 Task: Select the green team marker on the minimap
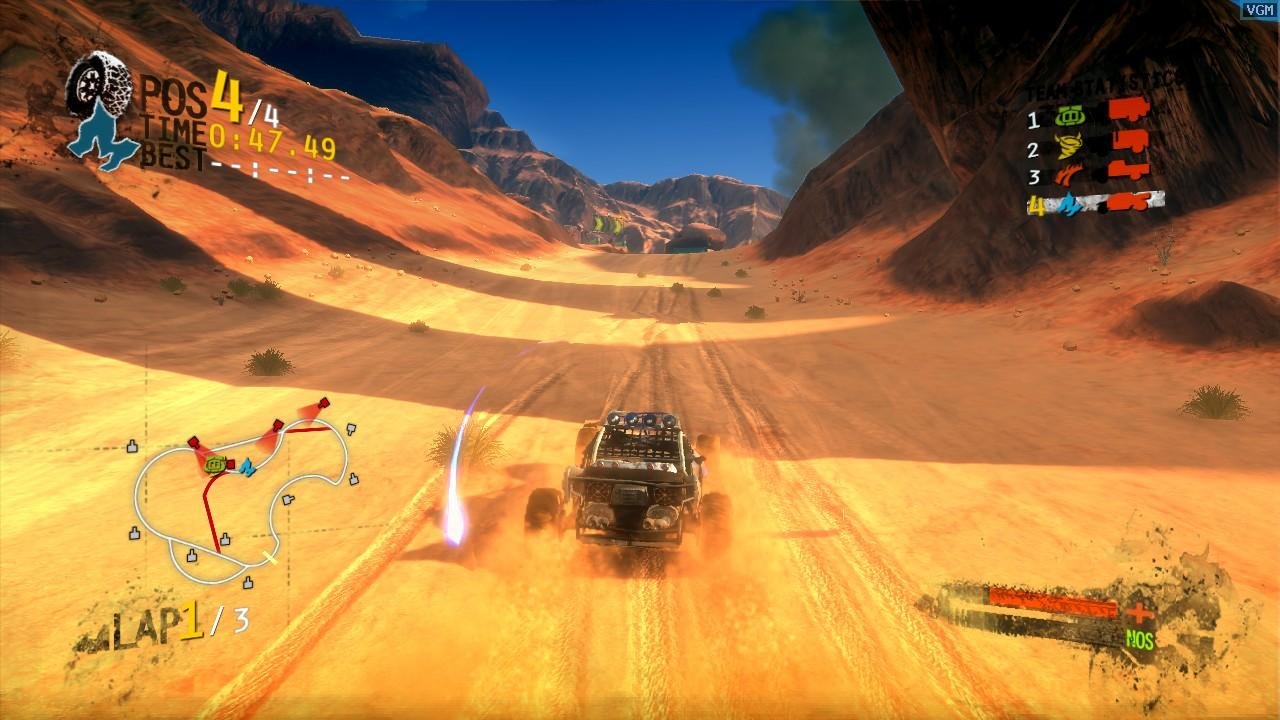tap(214, 464)
